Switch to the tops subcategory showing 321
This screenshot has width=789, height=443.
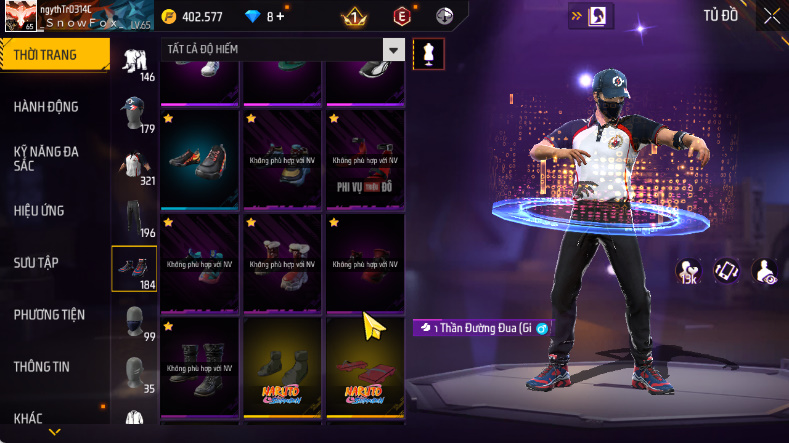134,166
